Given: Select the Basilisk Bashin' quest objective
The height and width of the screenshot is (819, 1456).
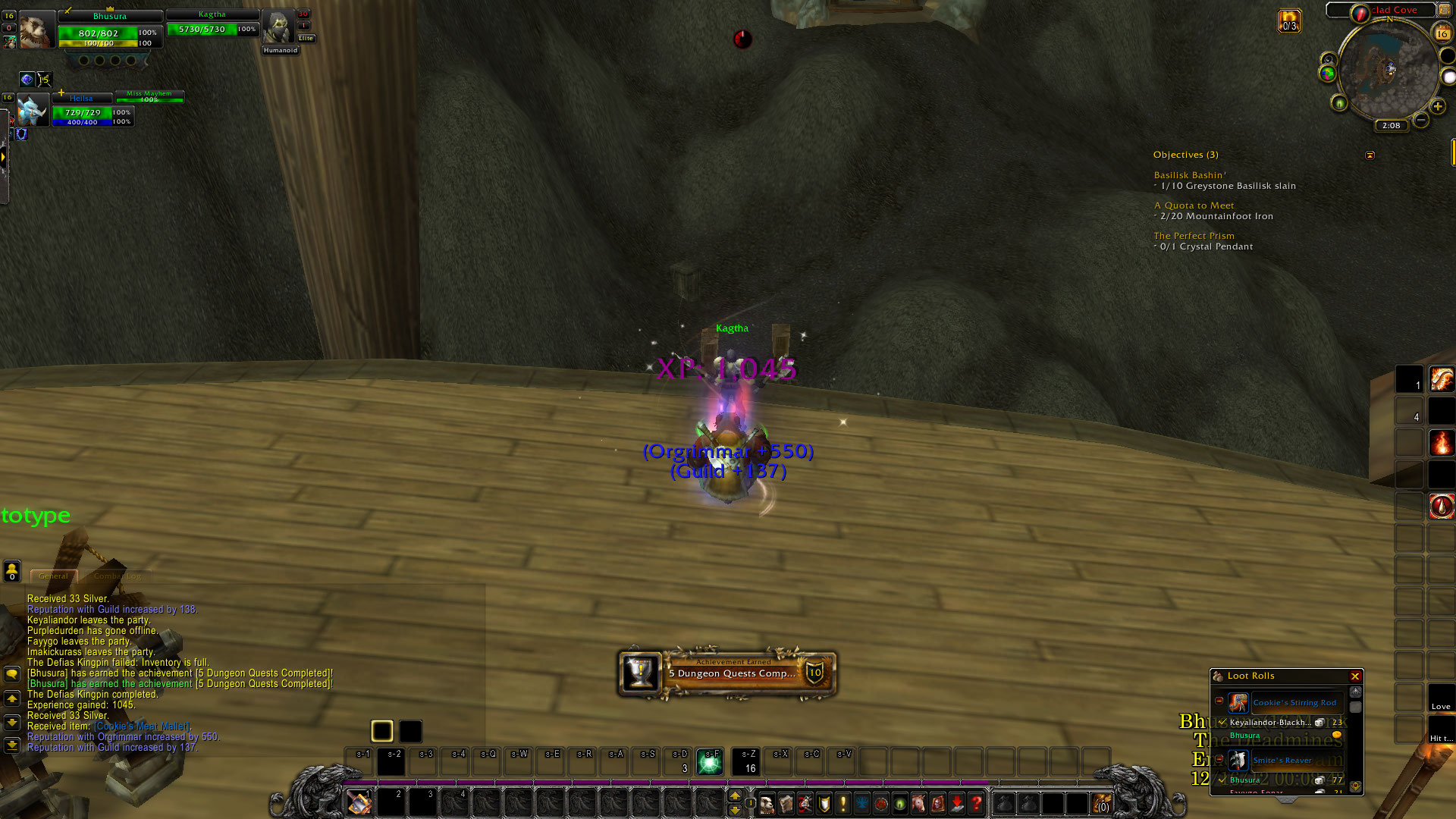Looking at the screenshot, I should tap(1189, 175).
